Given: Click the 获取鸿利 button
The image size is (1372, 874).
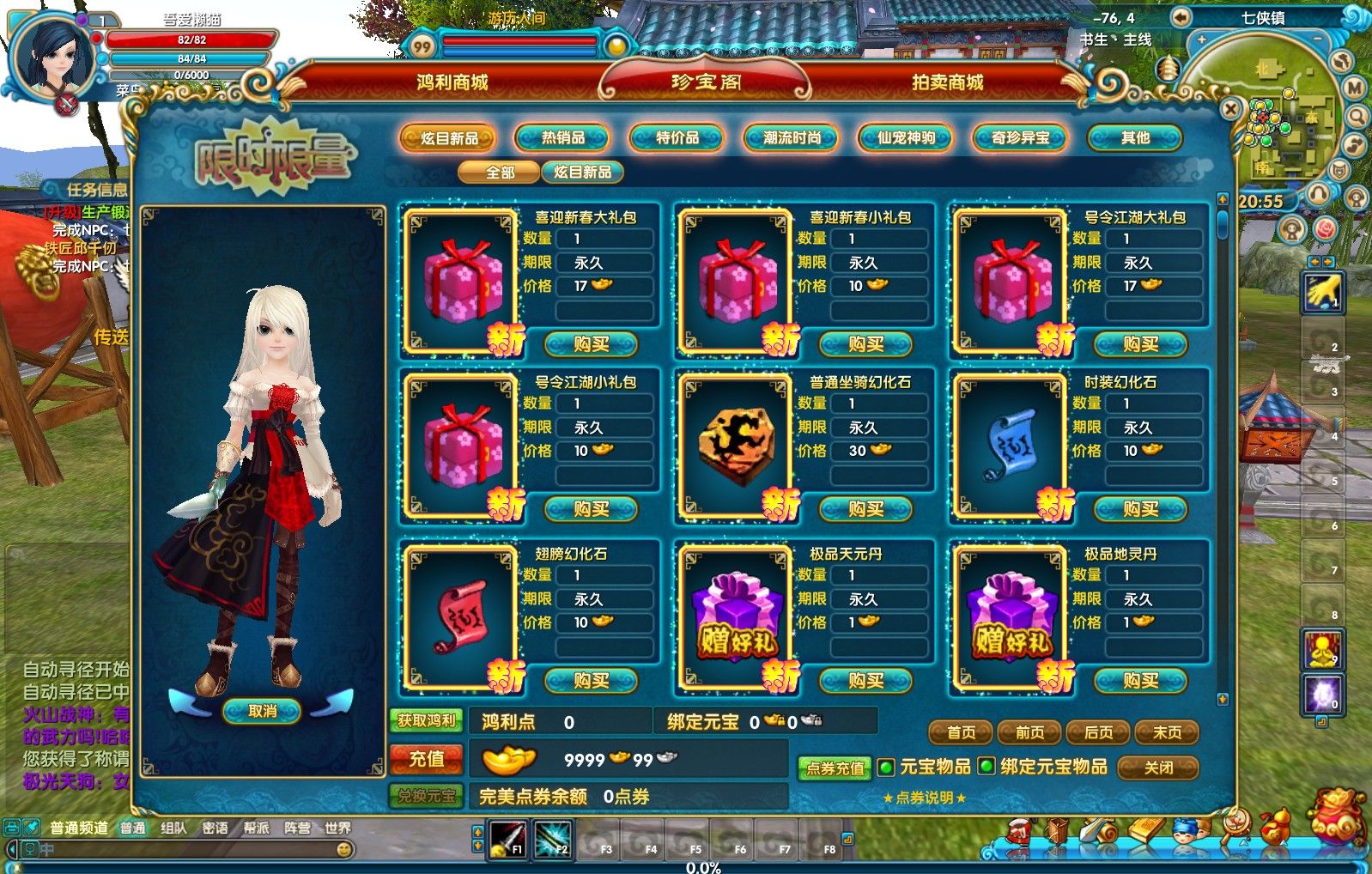Looking at the screenshot, I should [x=427, y=721].
